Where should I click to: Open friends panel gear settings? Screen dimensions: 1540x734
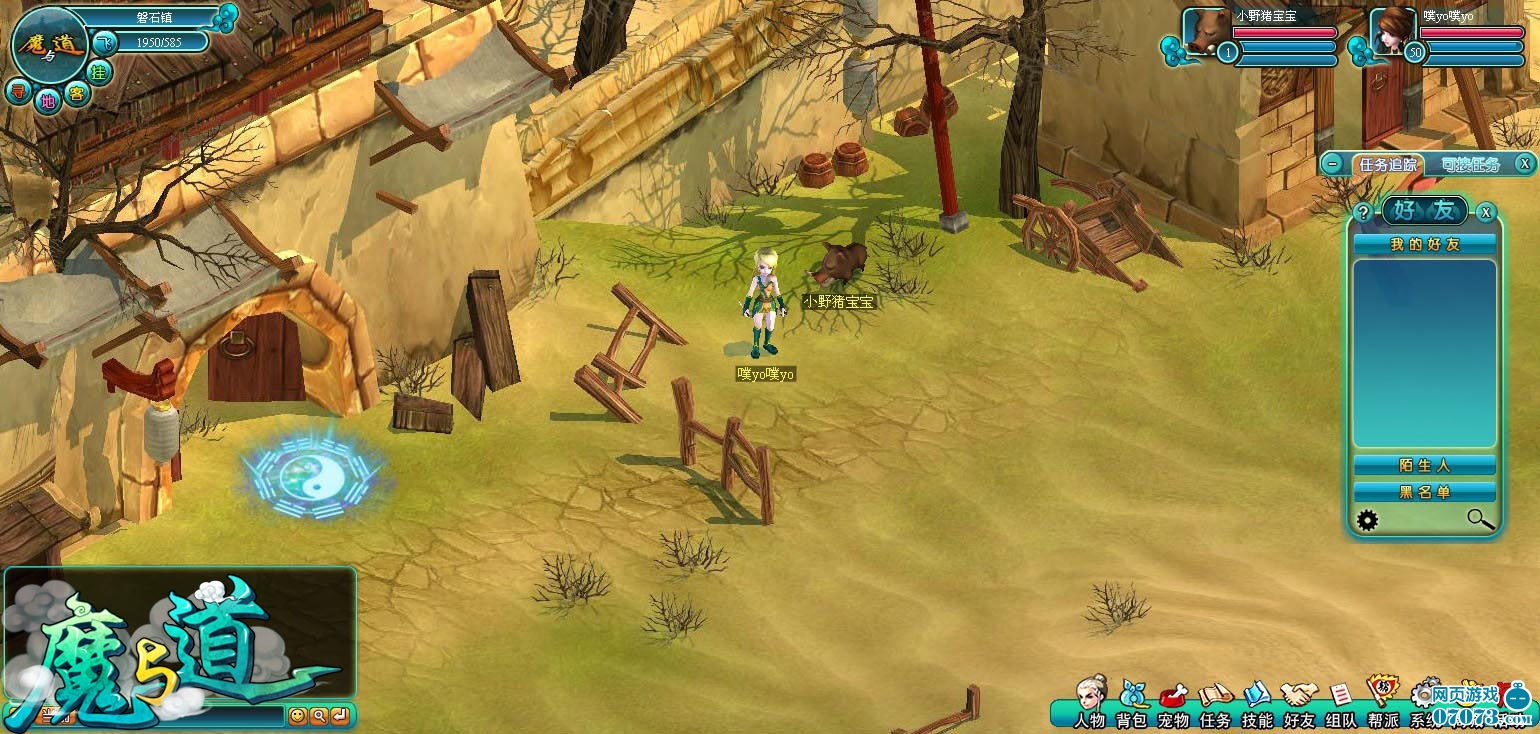(x=1367, y=520)
